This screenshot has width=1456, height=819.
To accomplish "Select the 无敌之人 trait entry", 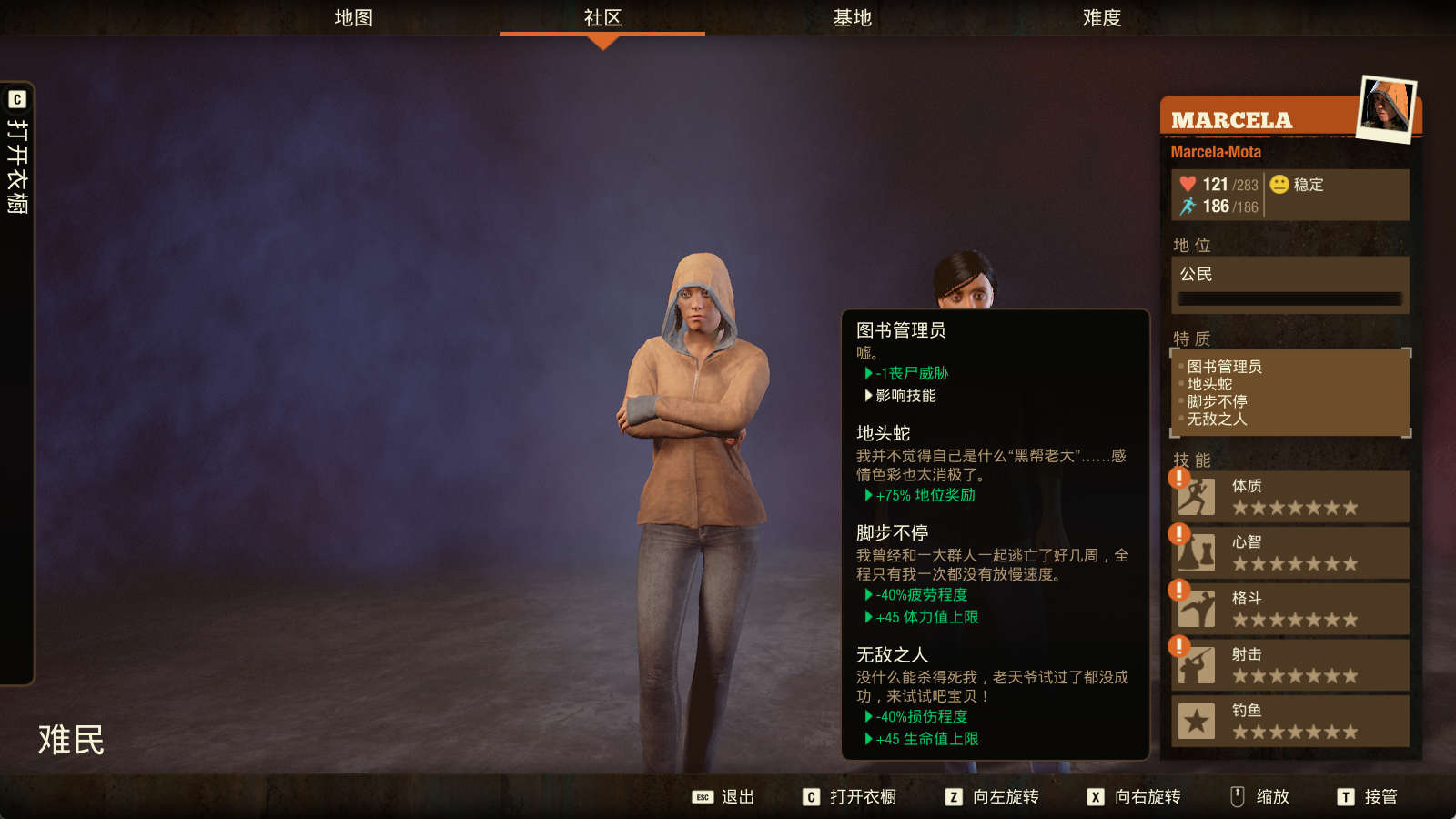I will click(1217, 419).
